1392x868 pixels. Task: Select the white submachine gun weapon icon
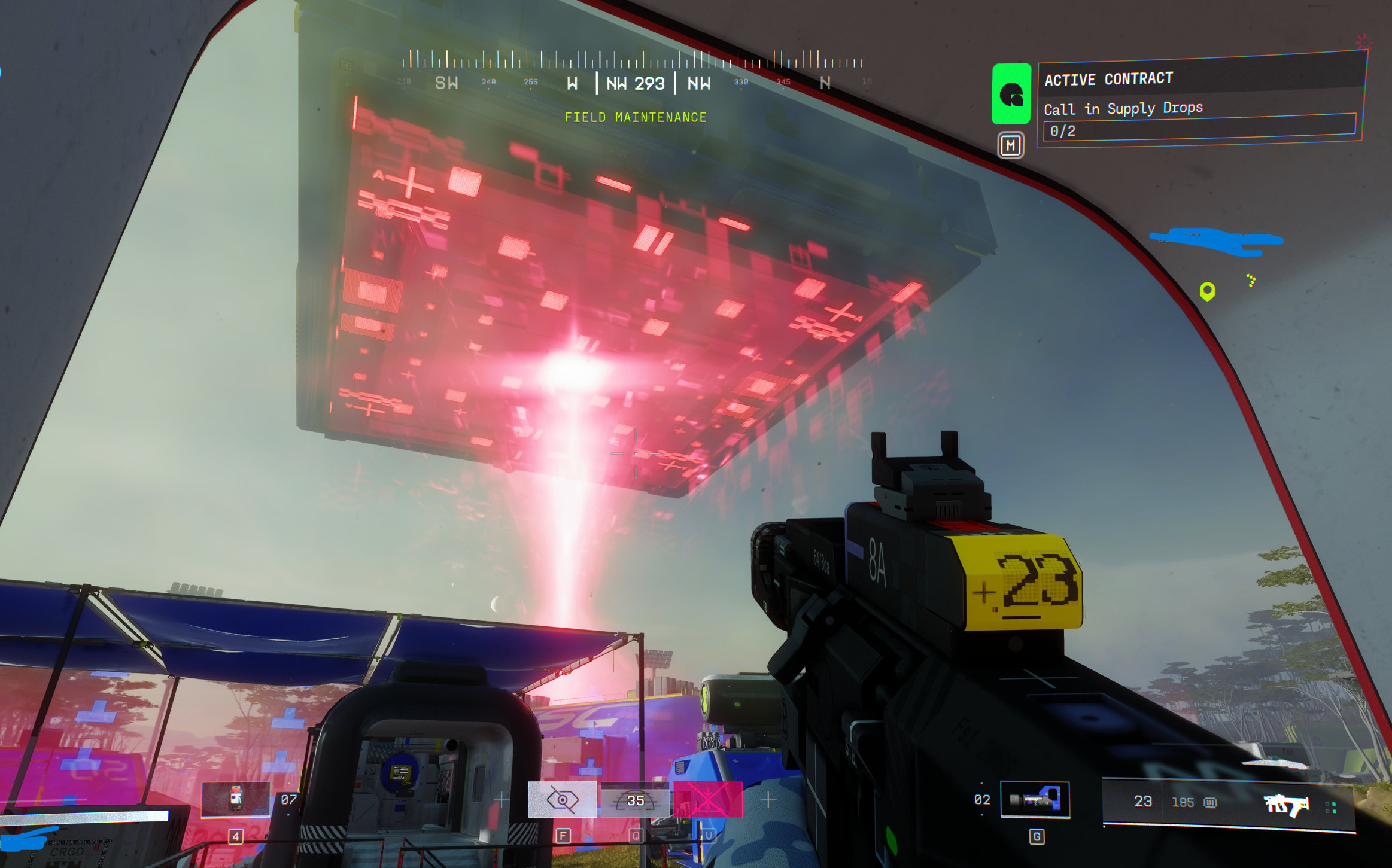[x=1286, y=805]
